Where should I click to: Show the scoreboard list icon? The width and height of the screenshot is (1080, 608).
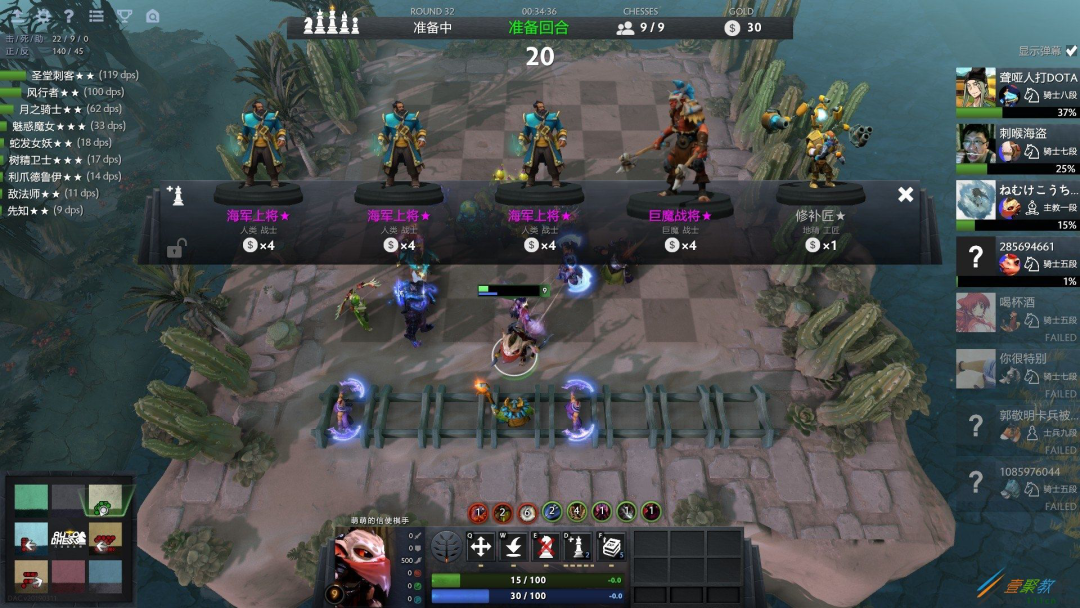[96, 16]
